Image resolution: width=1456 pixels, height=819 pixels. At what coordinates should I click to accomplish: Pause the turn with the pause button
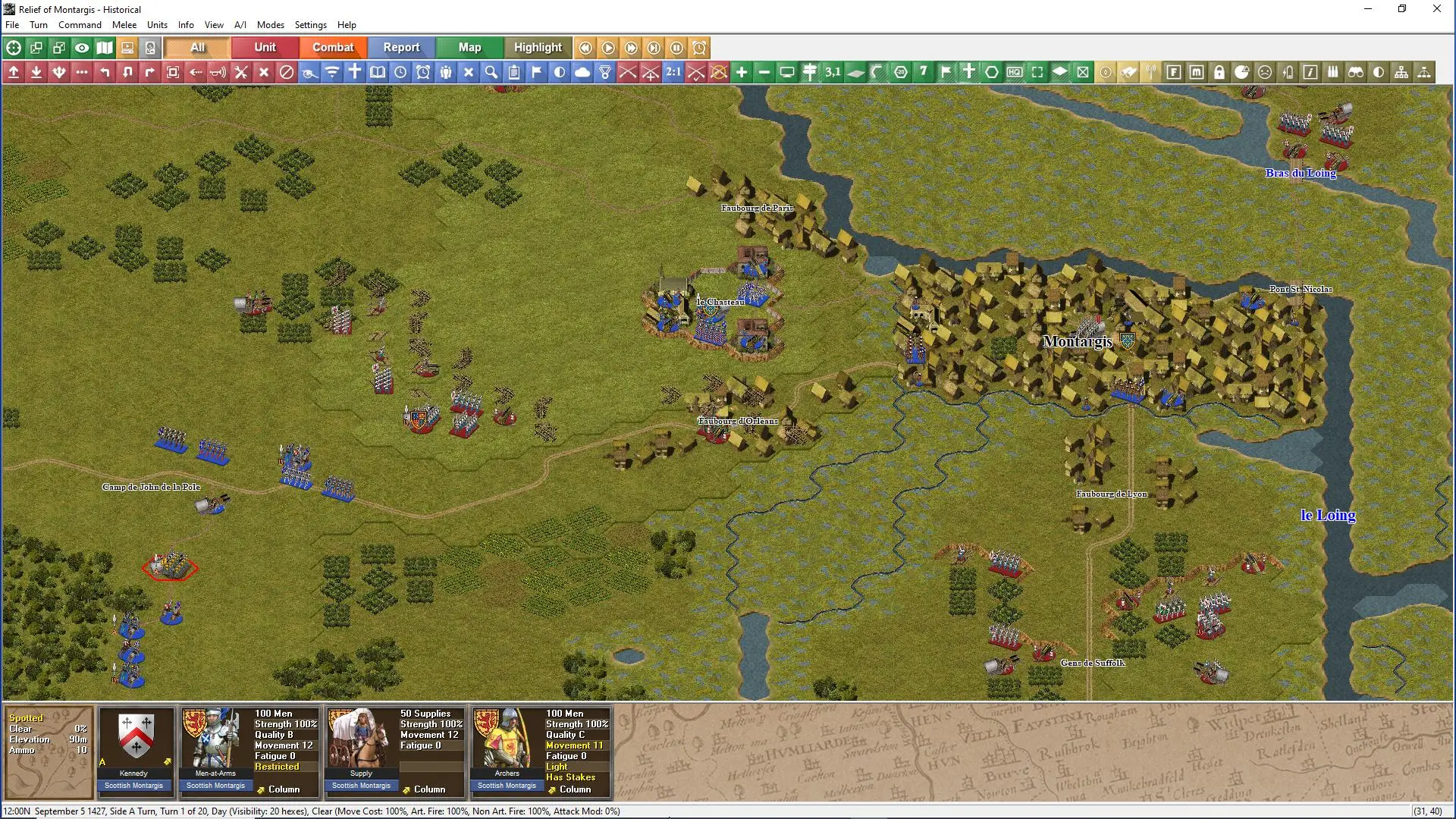click(676, 48)
